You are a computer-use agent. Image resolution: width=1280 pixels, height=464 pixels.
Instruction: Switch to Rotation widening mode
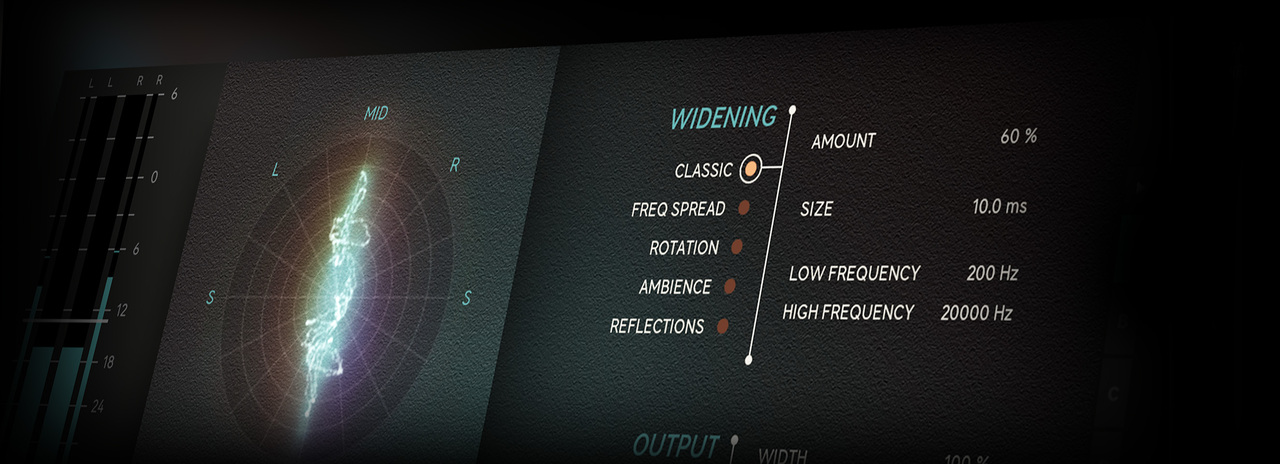point(737,246)
